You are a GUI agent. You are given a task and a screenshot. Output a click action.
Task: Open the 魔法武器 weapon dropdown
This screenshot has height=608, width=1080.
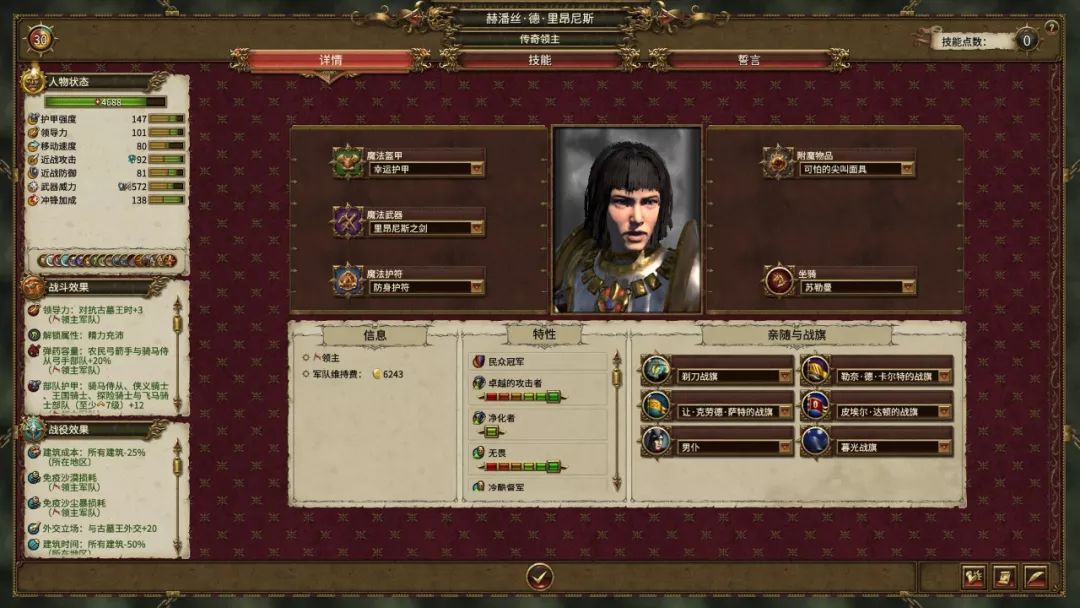pyautogui.click(x=477, y=228)
